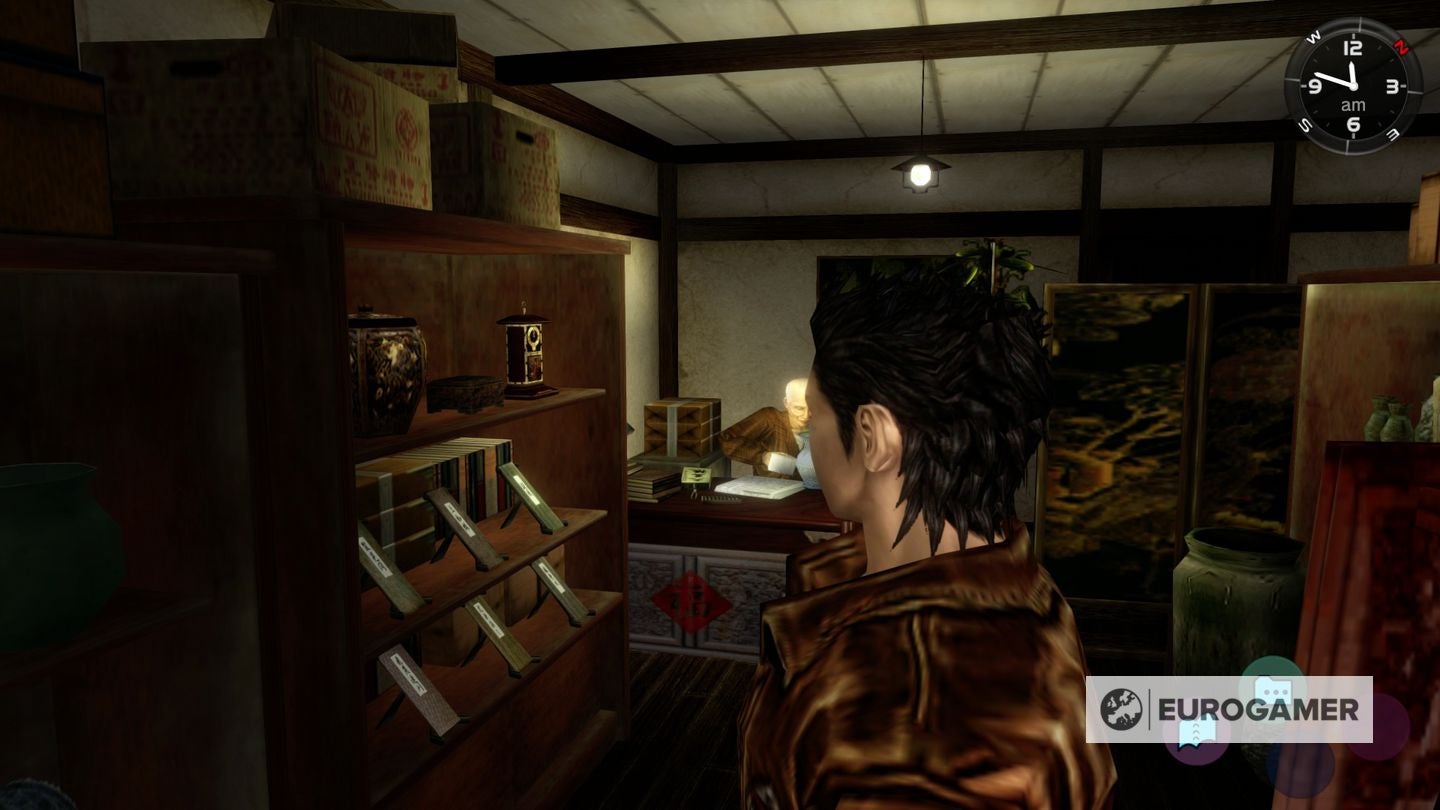Click the S marker on the compass
1440x810 pixels.
(1305, 122)
